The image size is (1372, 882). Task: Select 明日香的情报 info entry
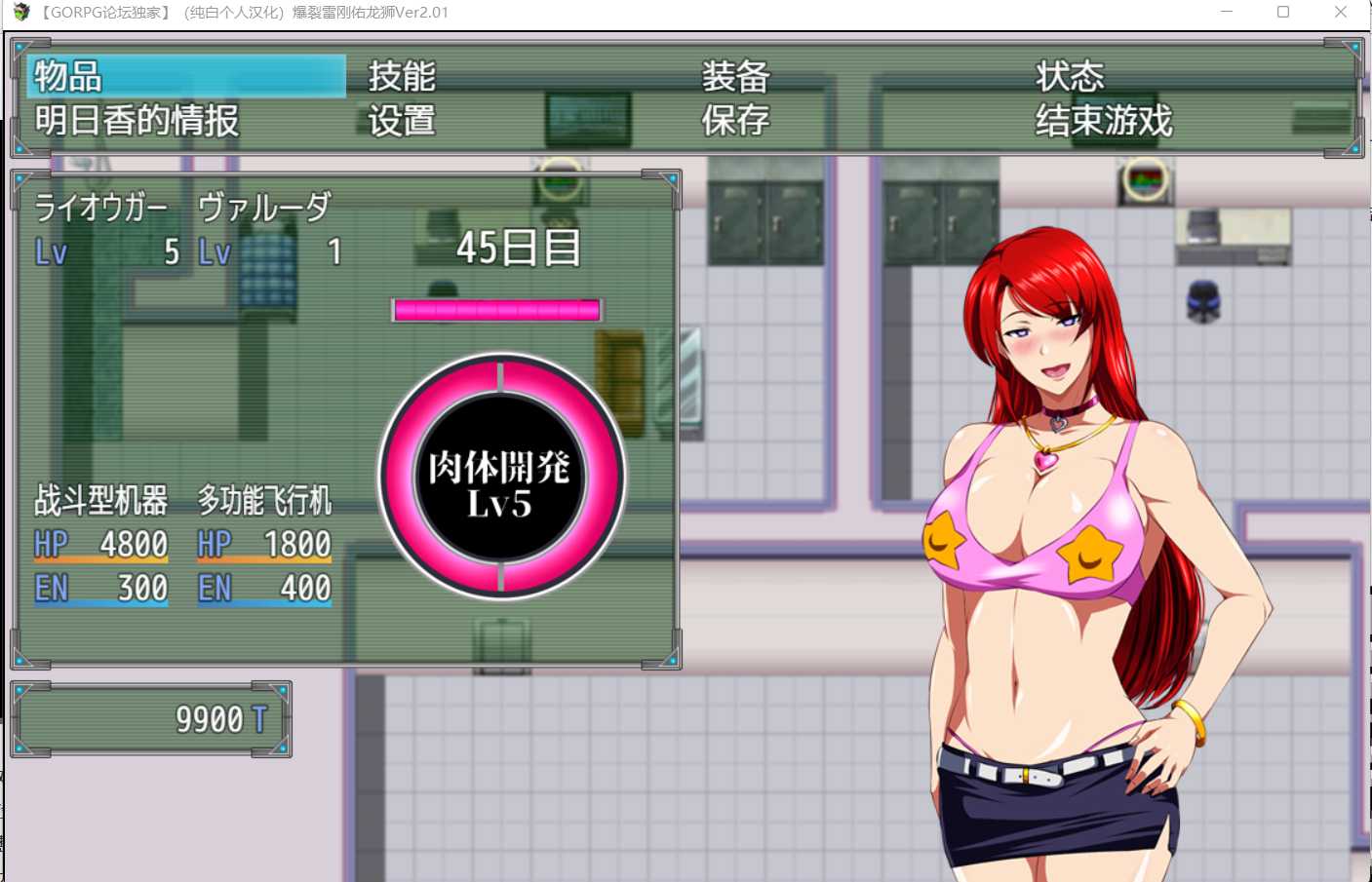(x=137, y=121)
